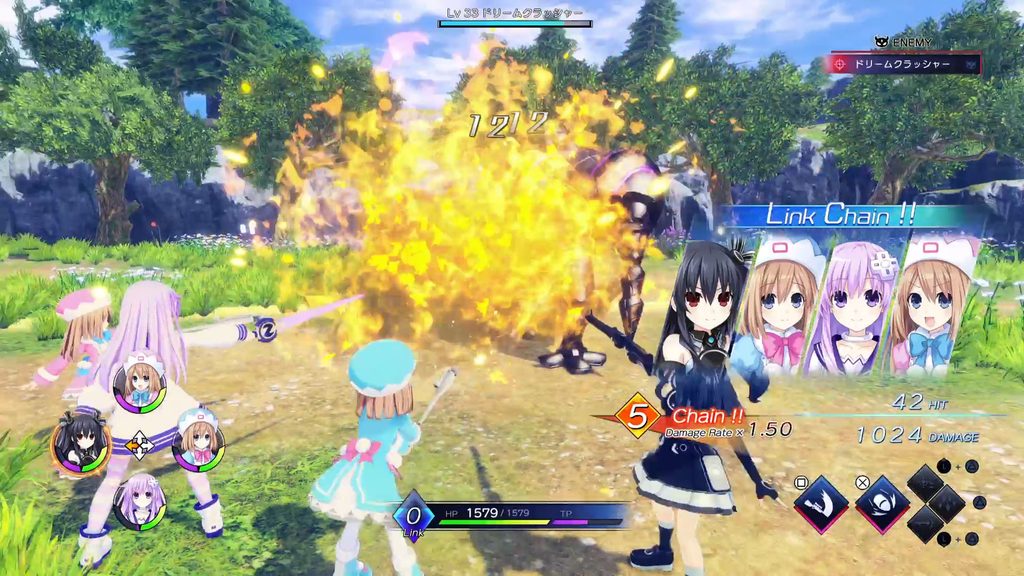Viewport: 1024px width, 576px height.
Task: Activate the rifle swing skill icon
Action: 821,504
